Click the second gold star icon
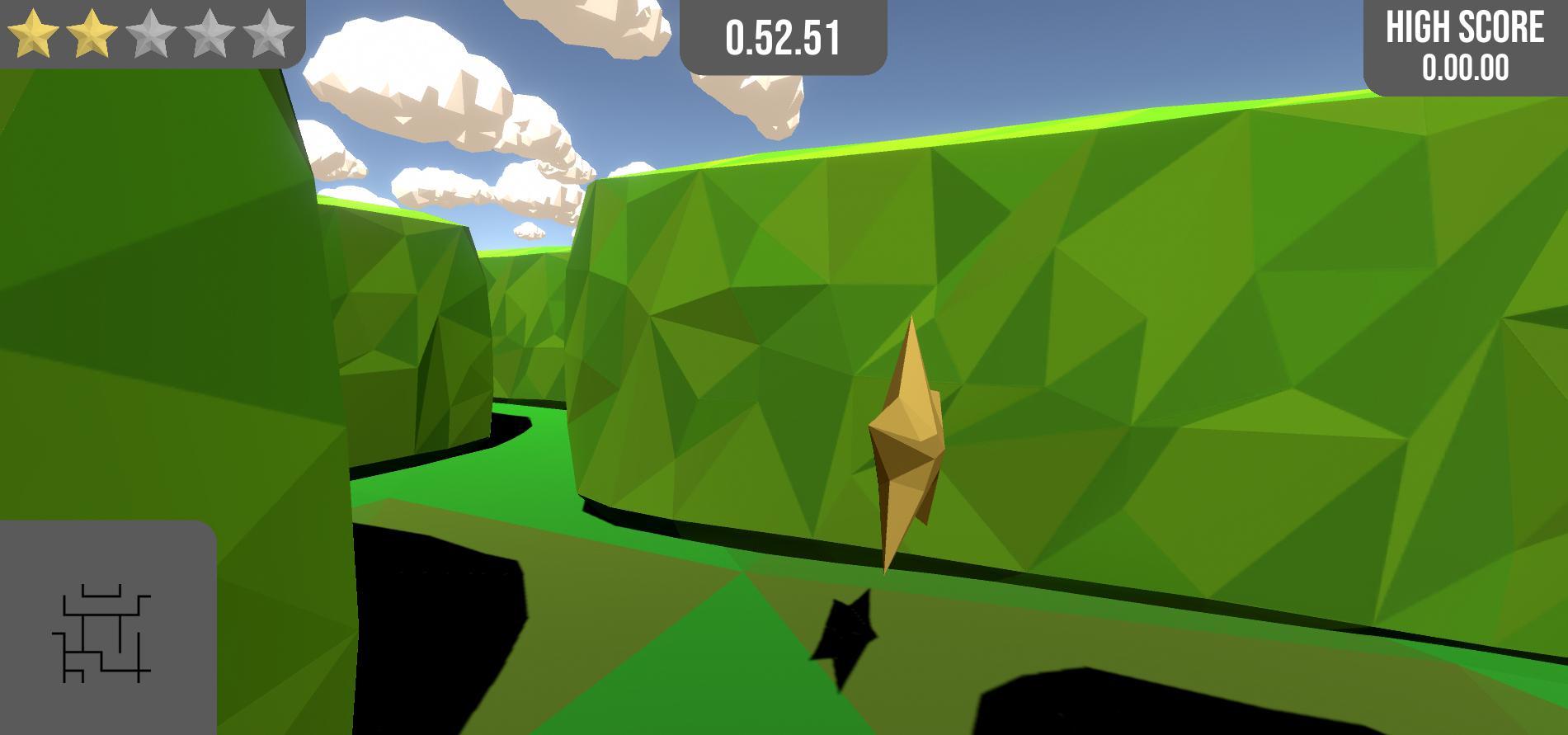This screenshot has height=735, width=1568. pyautogui.click(x=92, y=31)
